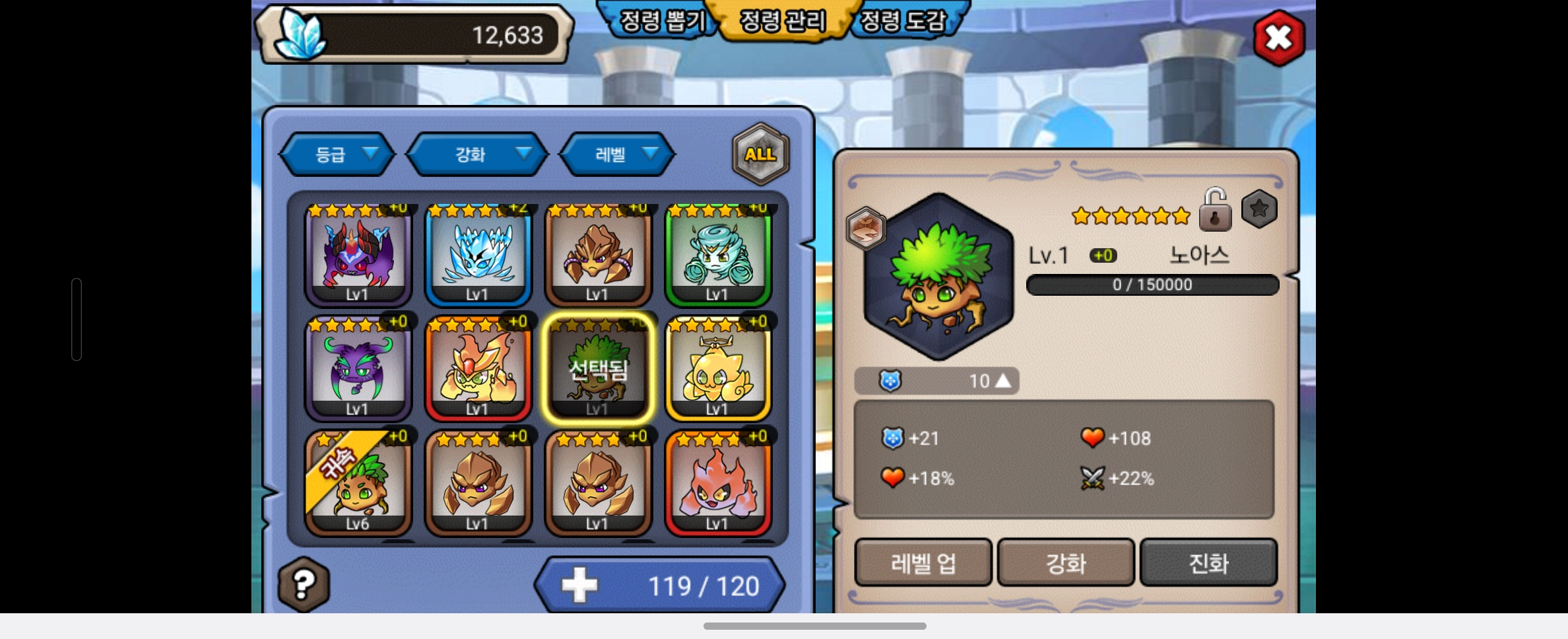Click the ALL hexagon filter button
This screenshot has width=1568, height=639.
click(760, 154)
